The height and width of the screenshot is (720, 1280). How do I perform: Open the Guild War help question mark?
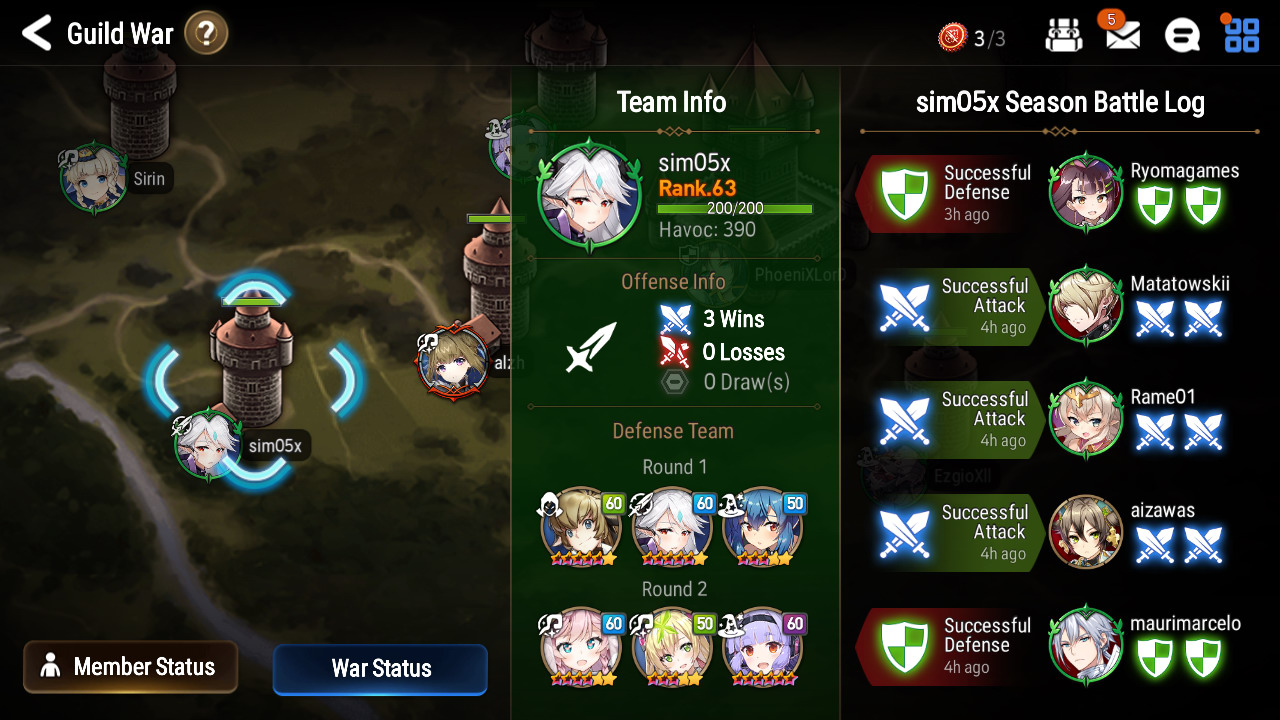(x=206, y=34)
